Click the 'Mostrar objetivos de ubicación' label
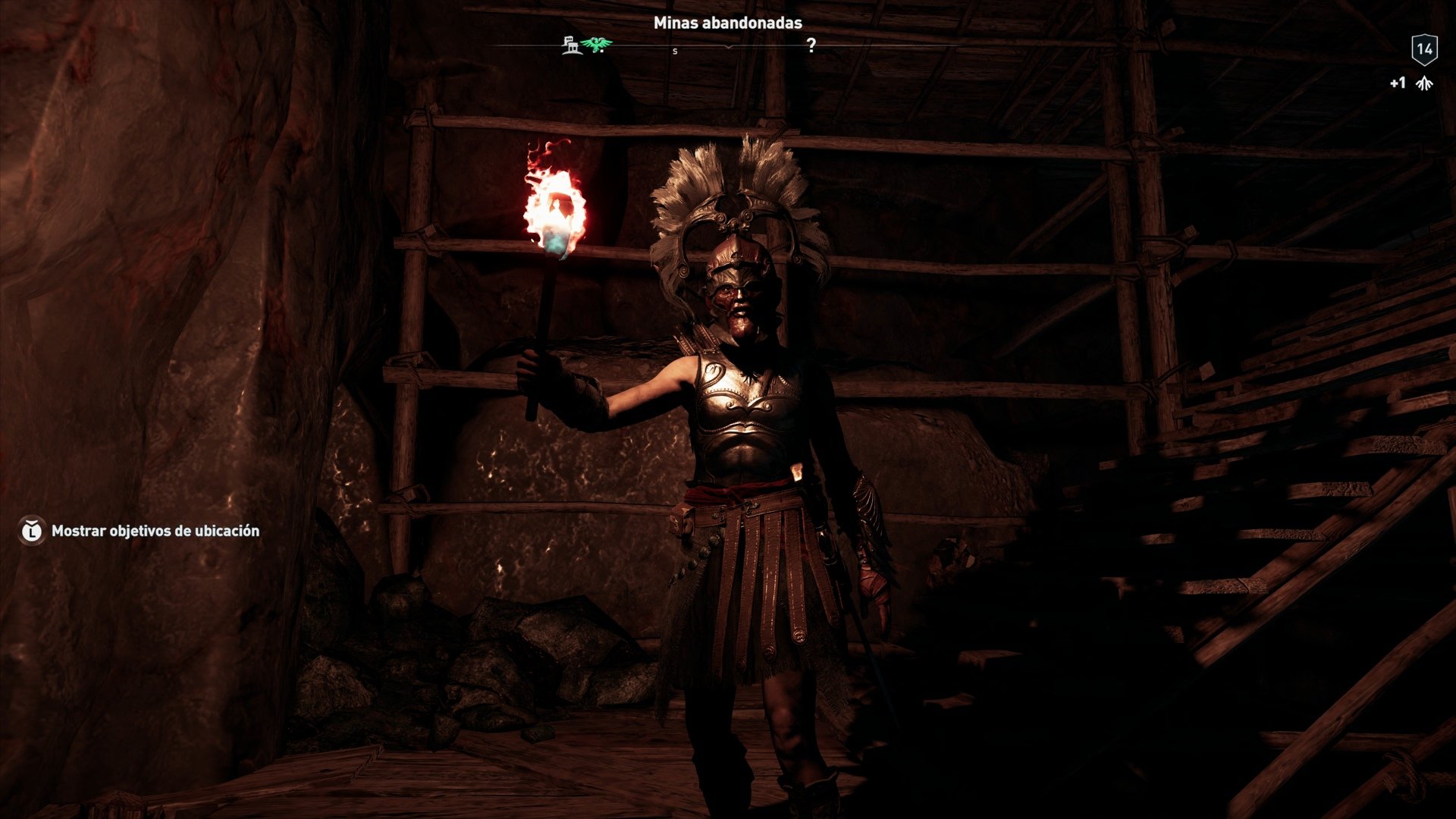The width and height of the screenshot is (1456, 819). pyautogui.click(x=155, y=532)
